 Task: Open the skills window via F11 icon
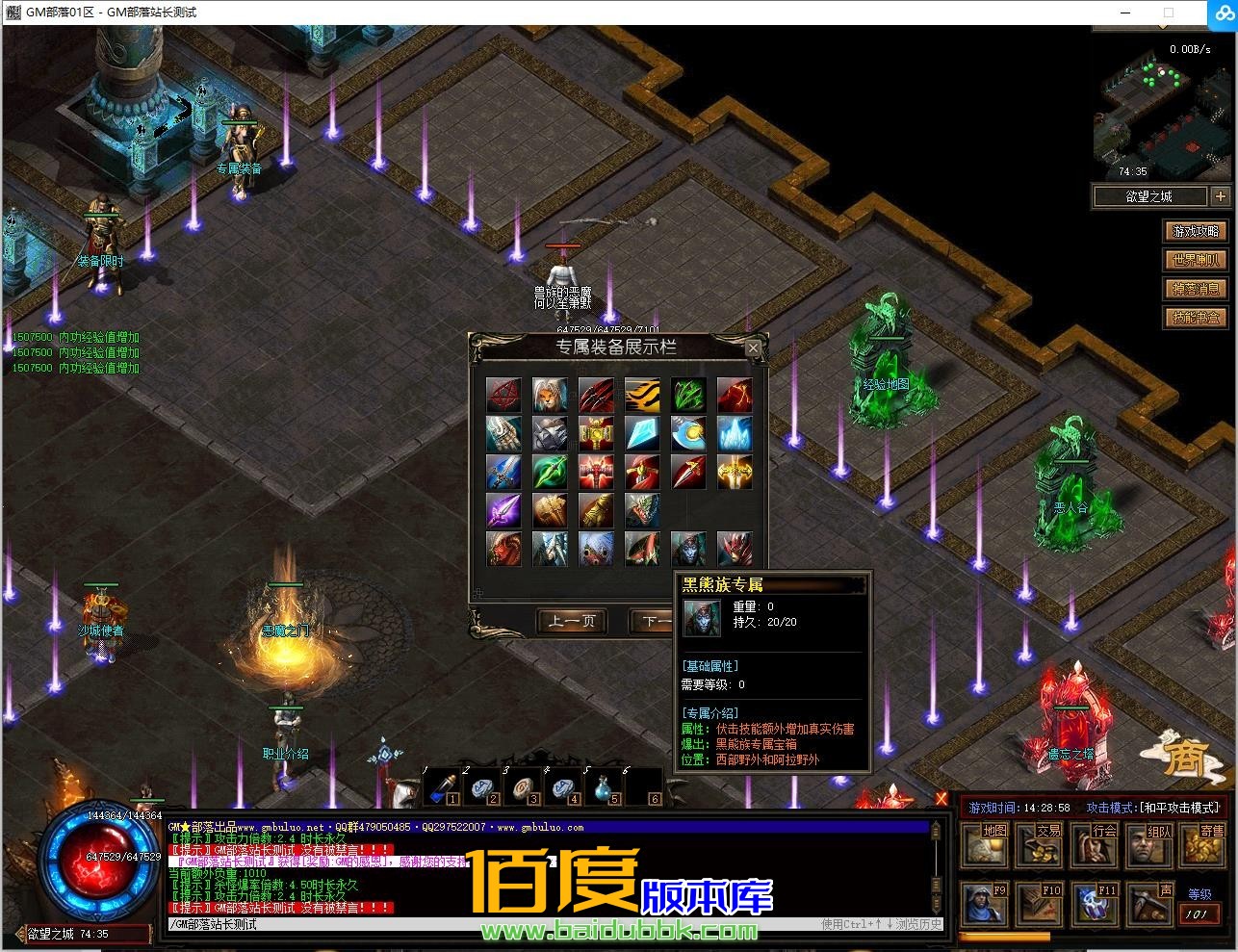(1094, 903)
